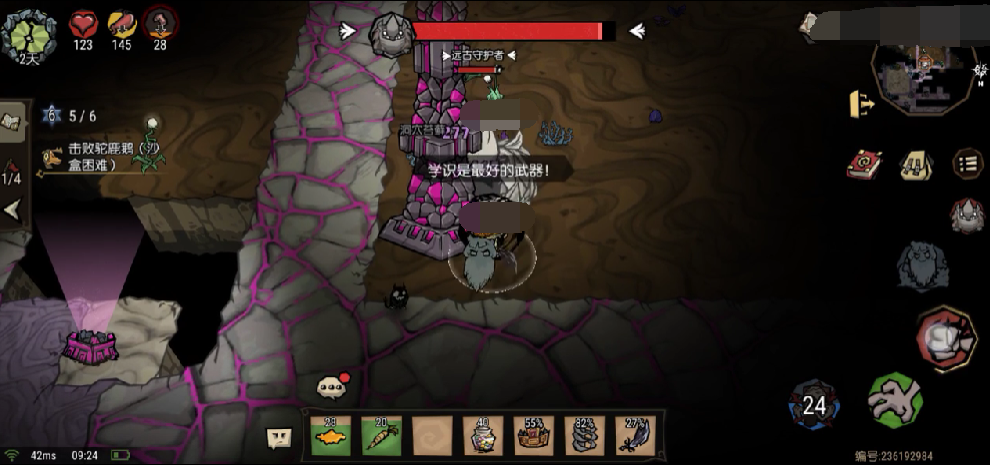Select the 82% armor item slot
Viewport: 990px width, 465px height.
(584, 435)
